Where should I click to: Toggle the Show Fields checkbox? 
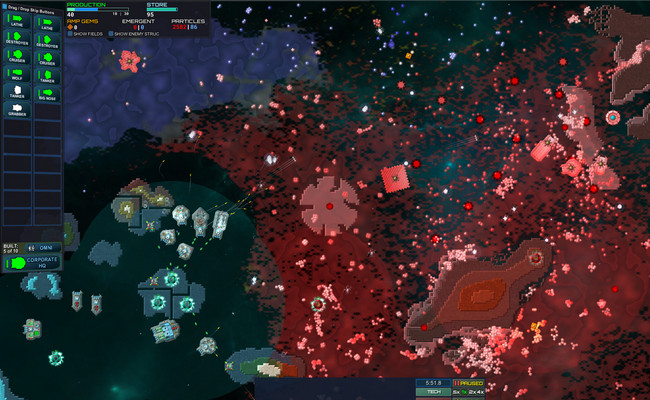click(70, 33)
